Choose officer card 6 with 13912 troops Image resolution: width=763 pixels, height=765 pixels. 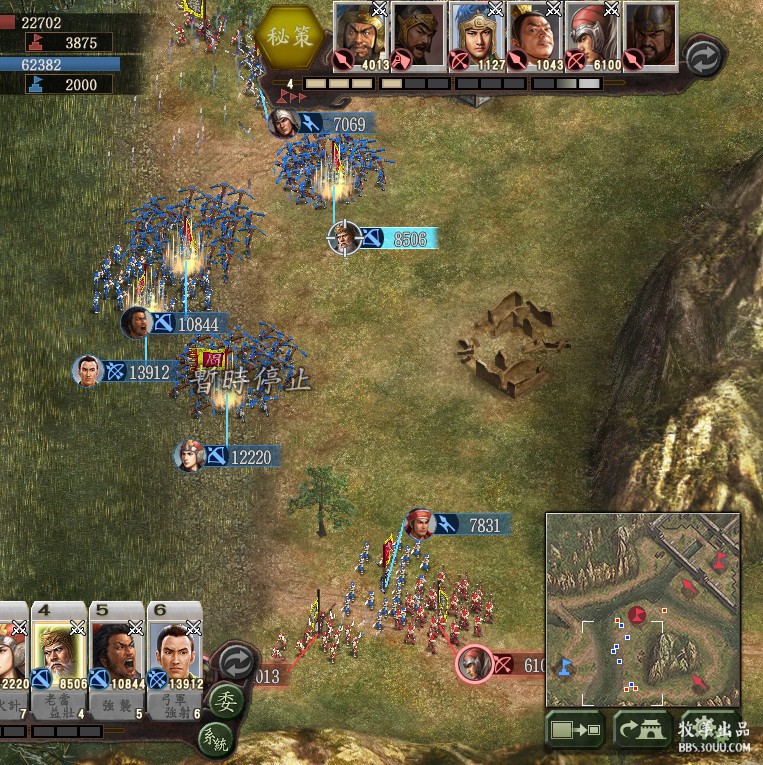tap(174, 648)
